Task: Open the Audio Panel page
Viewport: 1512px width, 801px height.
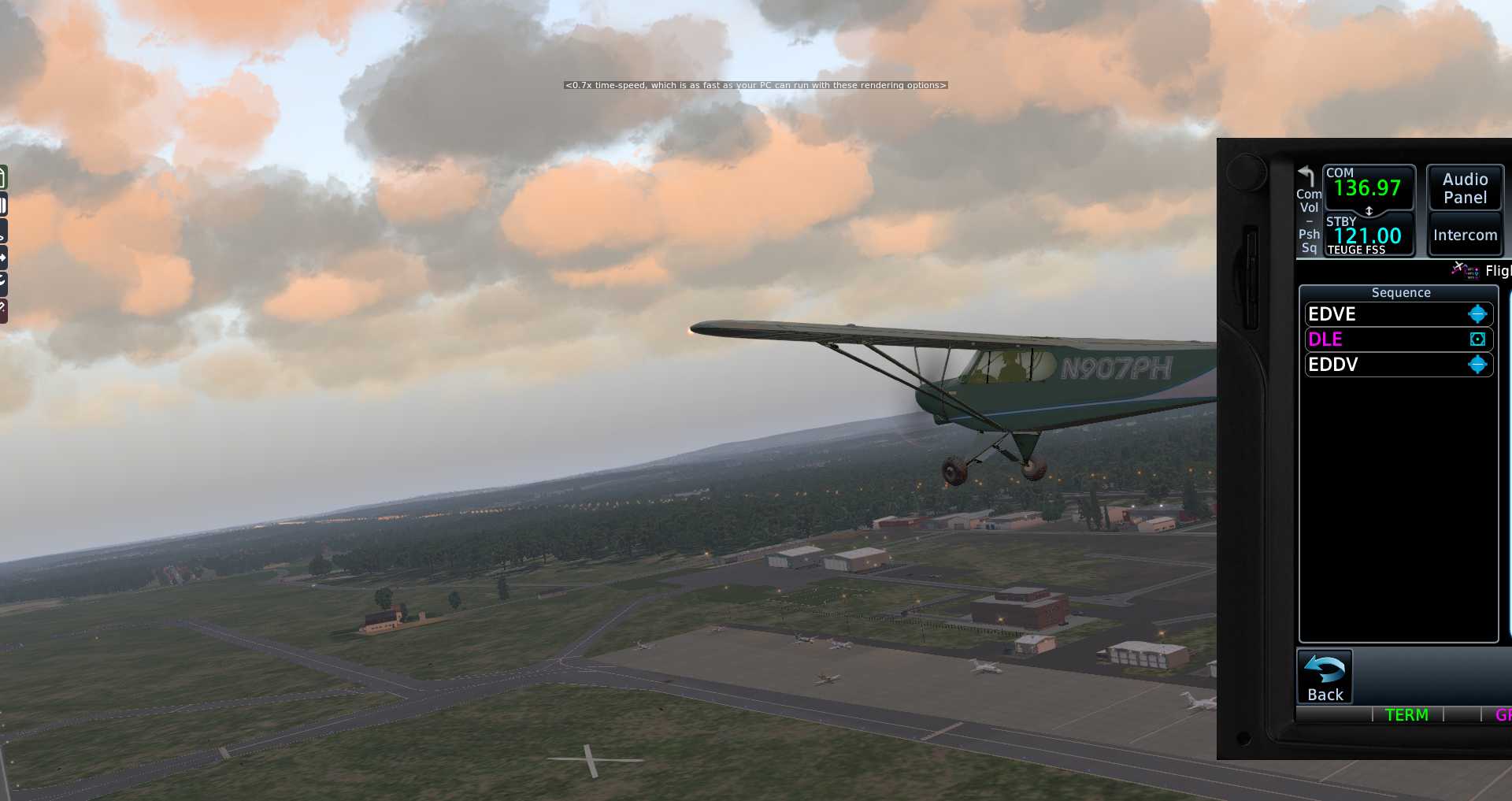Action: pyautogui.click(x=1465, y=188)
